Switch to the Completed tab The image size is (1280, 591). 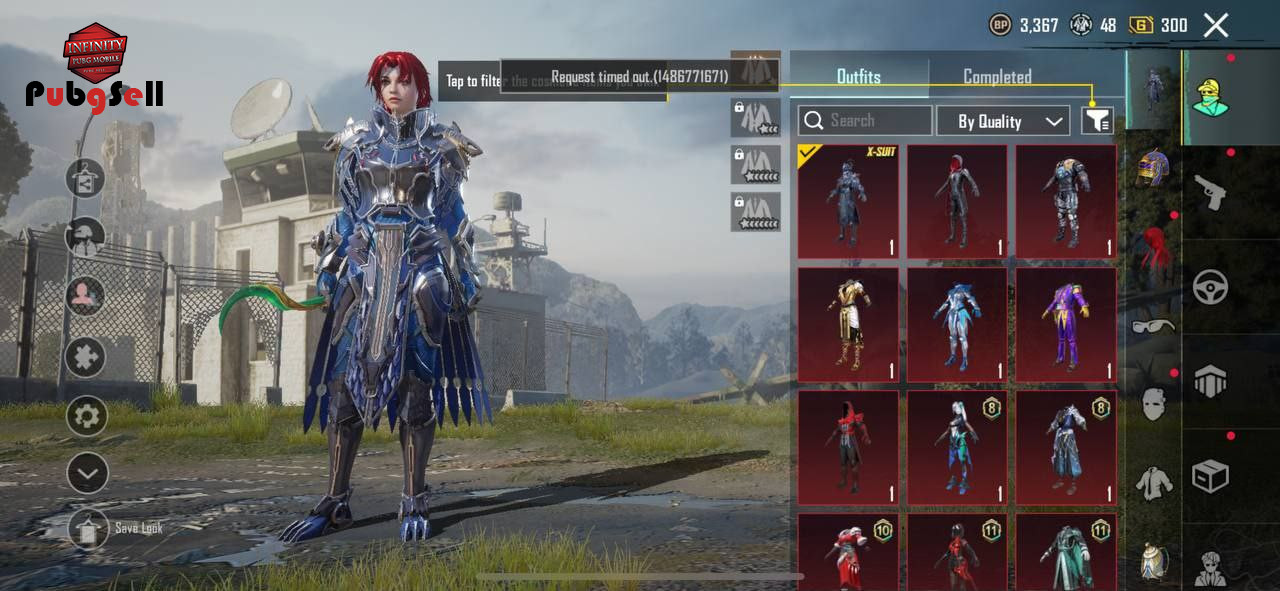997,77
